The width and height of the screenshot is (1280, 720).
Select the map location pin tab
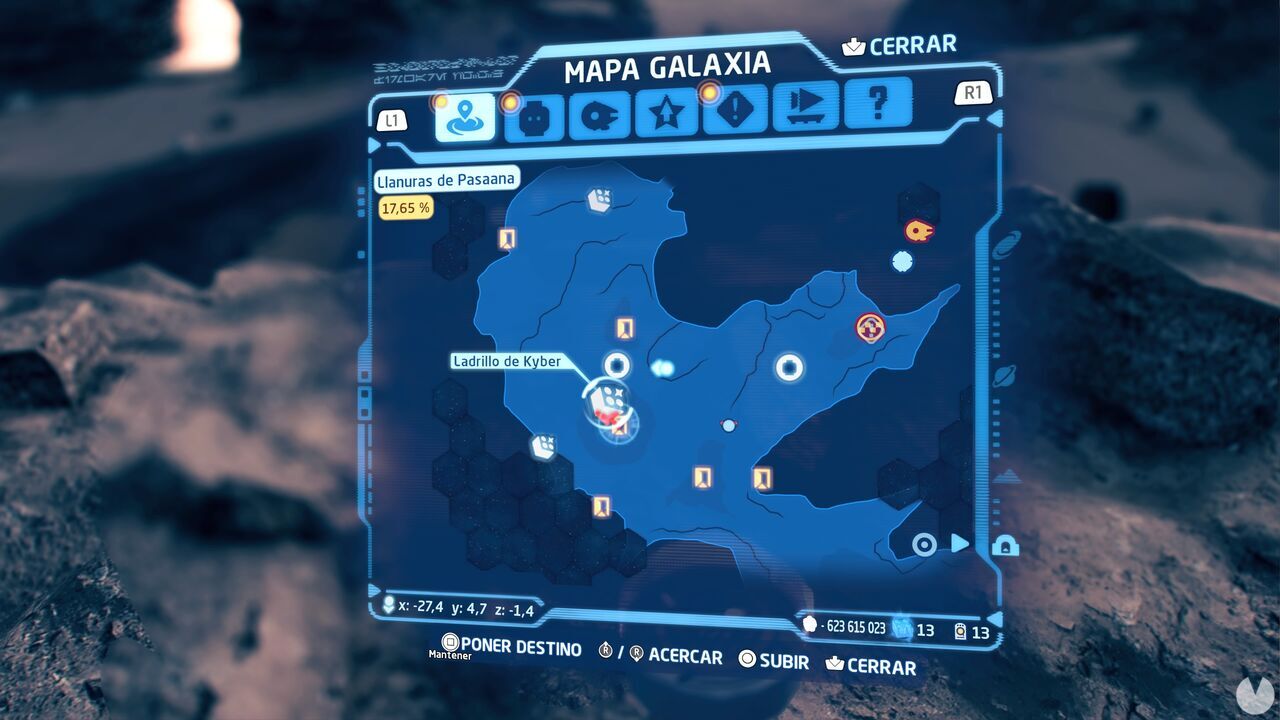(465, 118)
